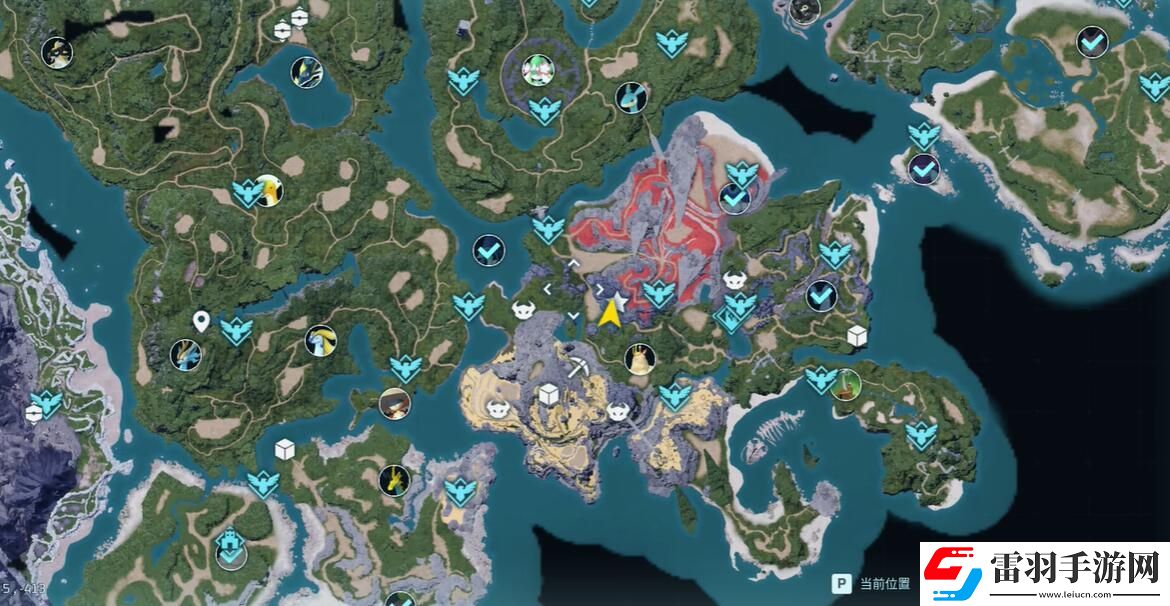Select the yellow player position arrow
The image size is (1170, 606).
pyautogui.click(x=609, y=314)
